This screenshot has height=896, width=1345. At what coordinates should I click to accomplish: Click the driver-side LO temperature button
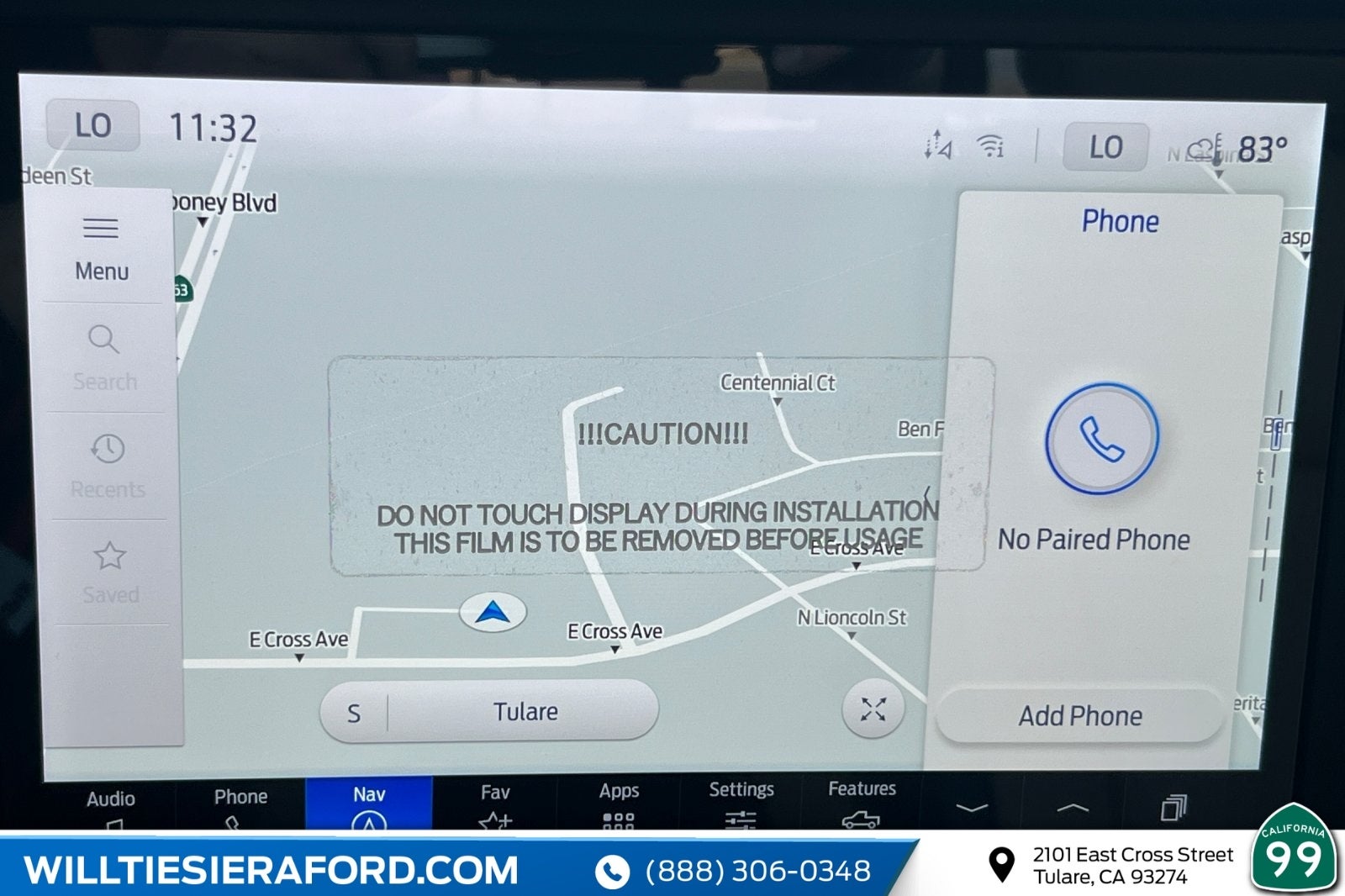[x=92, y=126]
